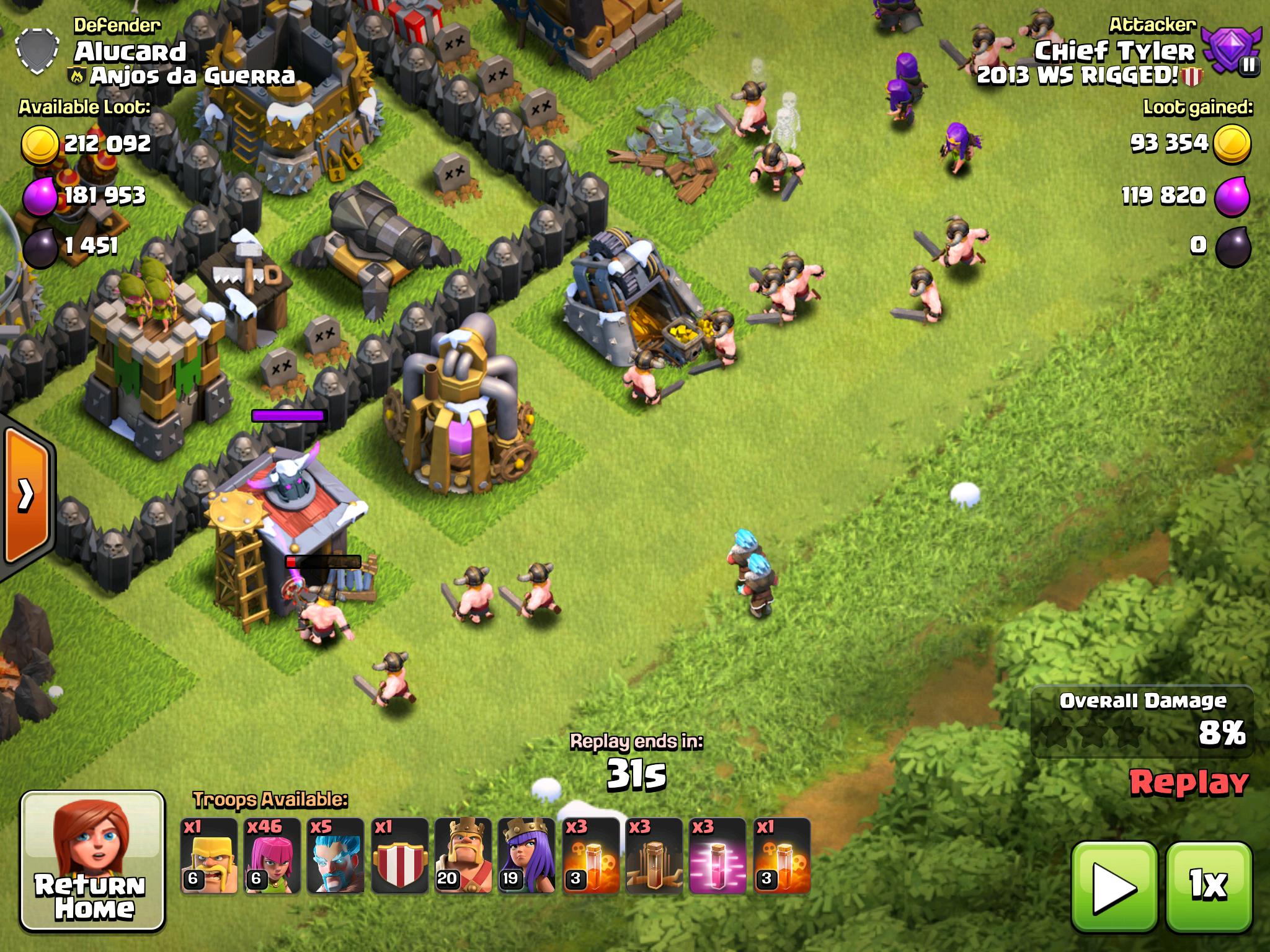Image resolution: width=1270 pixels, height=952 pixels.
Task: Activate the pink glowing spell slot
Action: tap(717, 856)
